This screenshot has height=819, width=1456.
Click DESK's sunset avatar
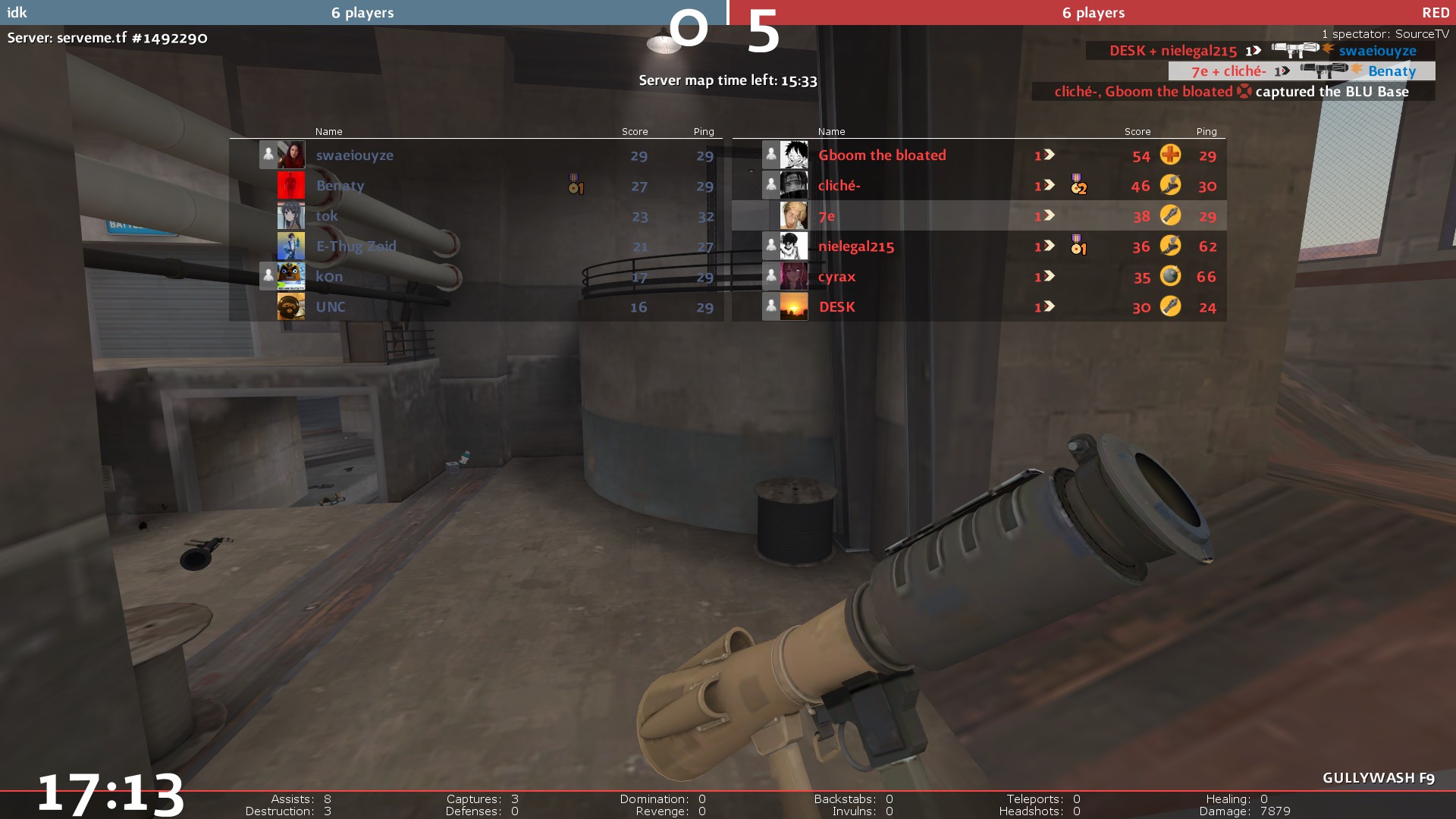tap(794, 306)
